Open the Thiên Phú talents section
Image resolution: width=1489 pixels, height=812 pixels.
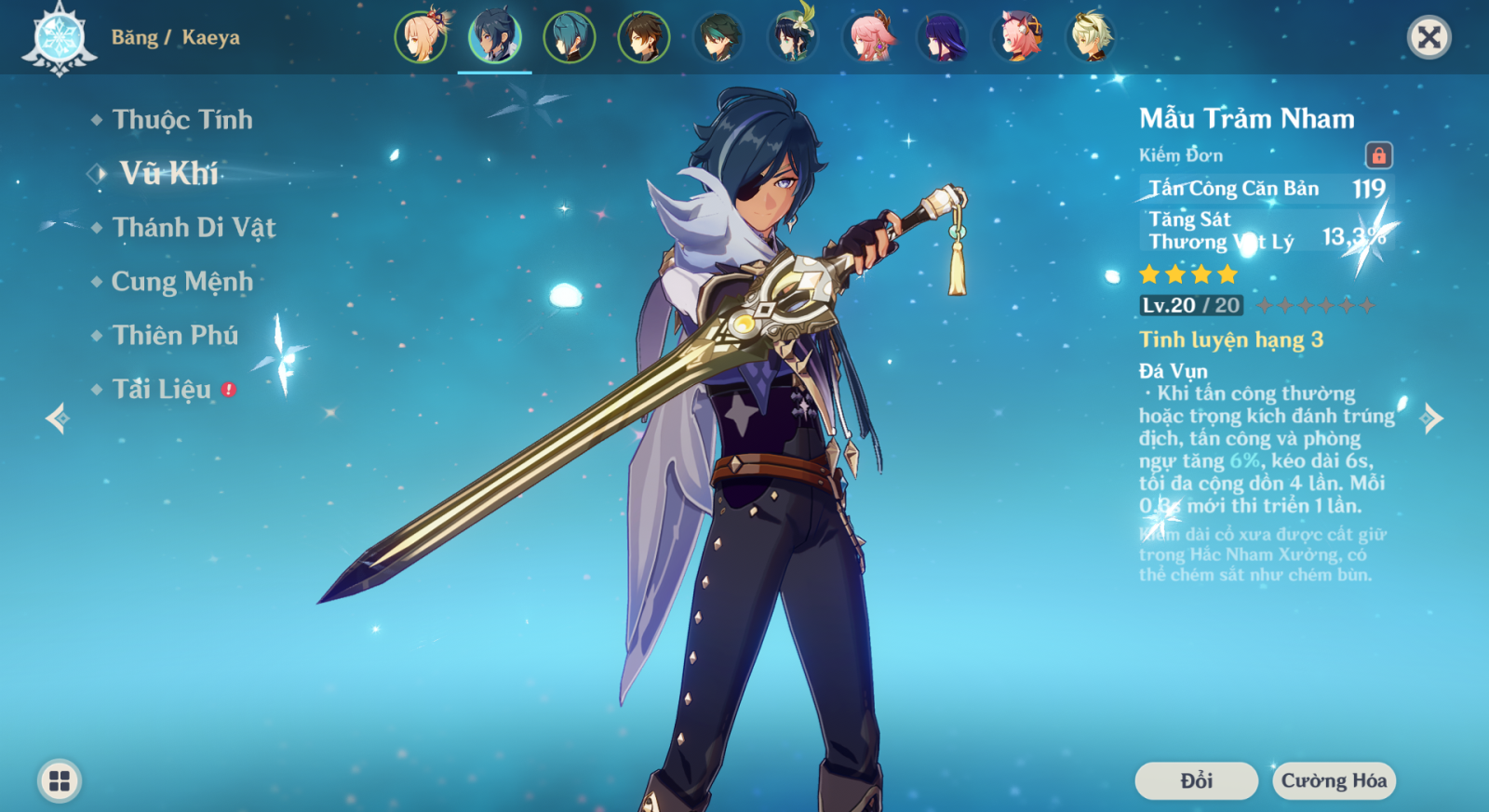coord(175,336)
